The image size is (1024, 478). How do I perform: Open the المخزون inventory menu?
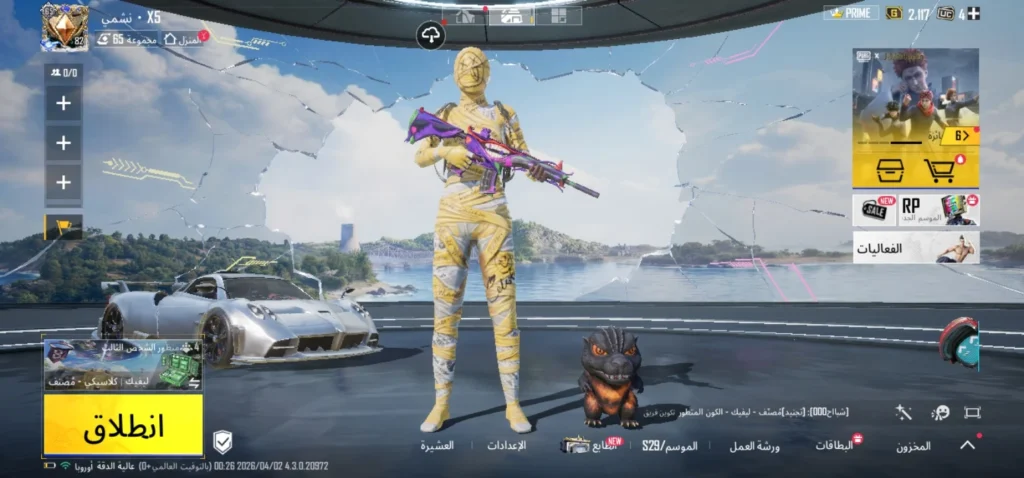tap(914, 446)
